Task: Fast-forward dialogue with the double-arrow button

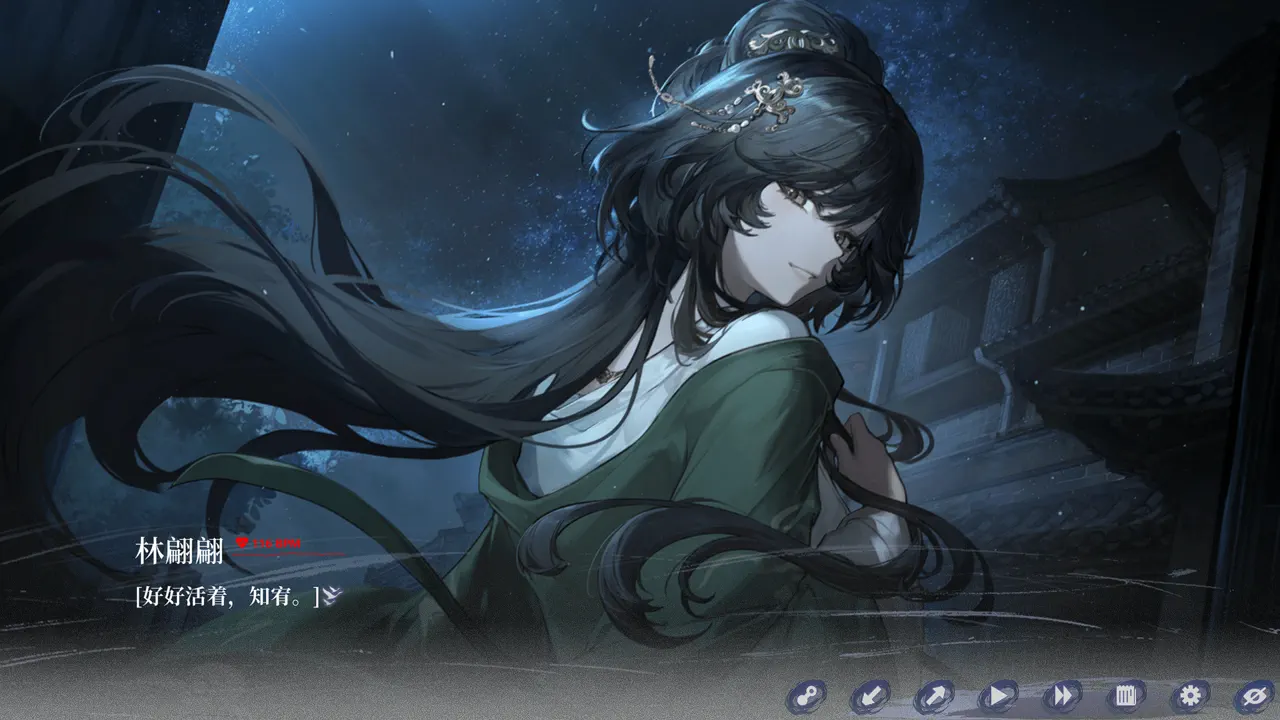Action: pos(1061,696)
